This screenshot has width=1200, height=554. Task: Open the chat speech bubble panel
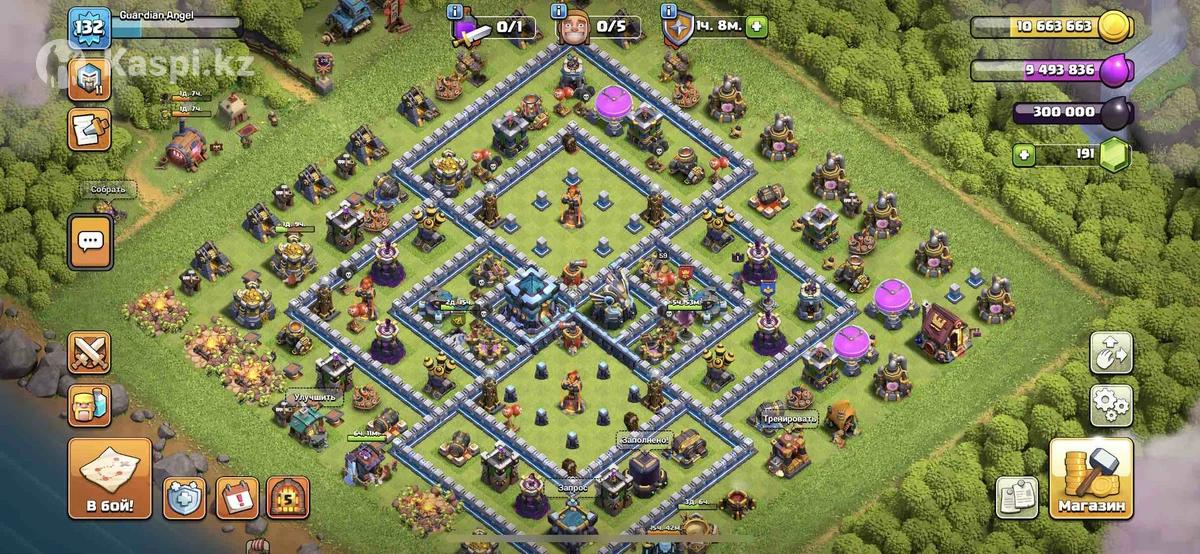90,240
